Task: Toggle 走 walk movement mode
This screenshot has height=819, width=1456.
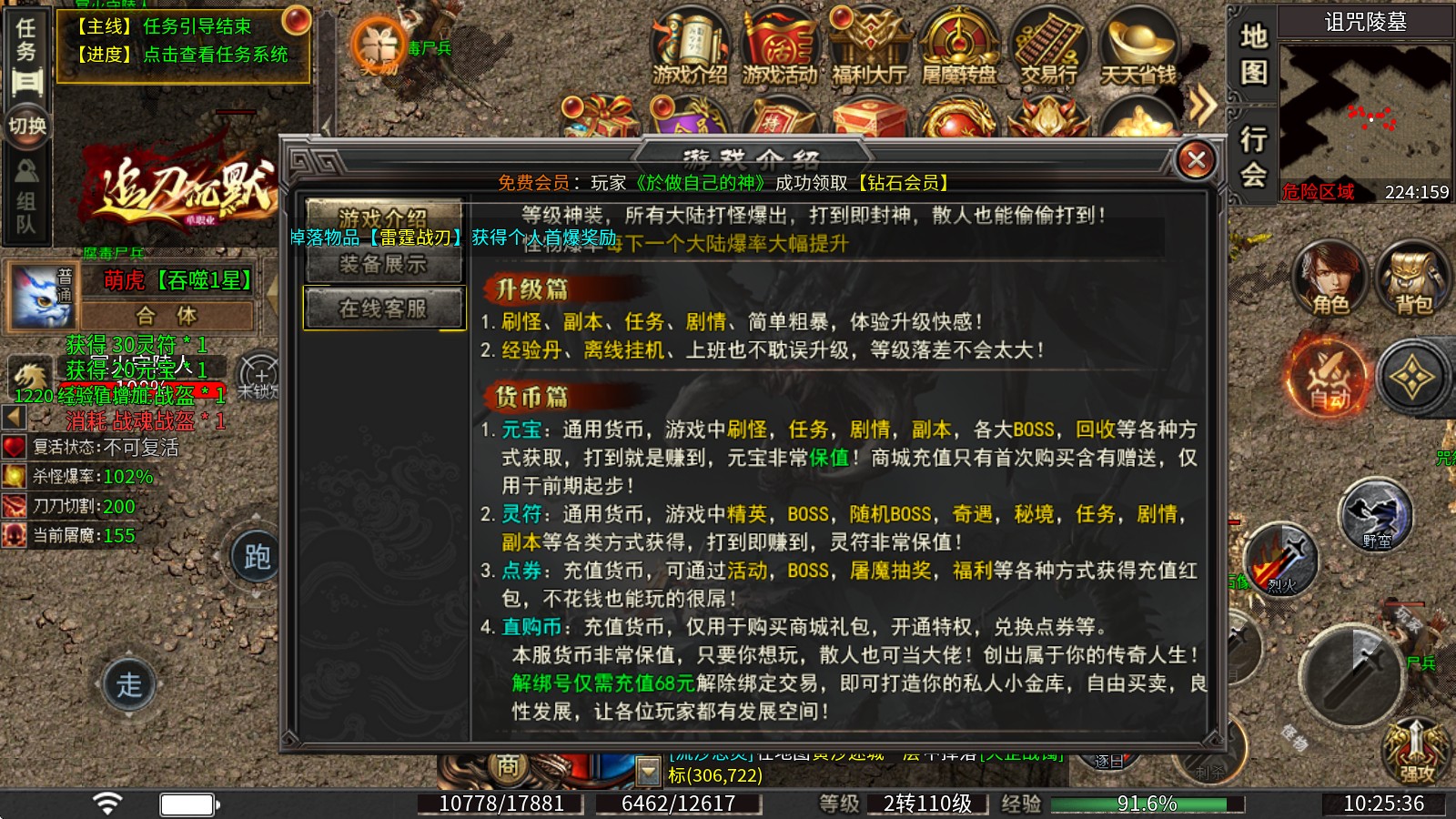Action: [x=132, y=682]
